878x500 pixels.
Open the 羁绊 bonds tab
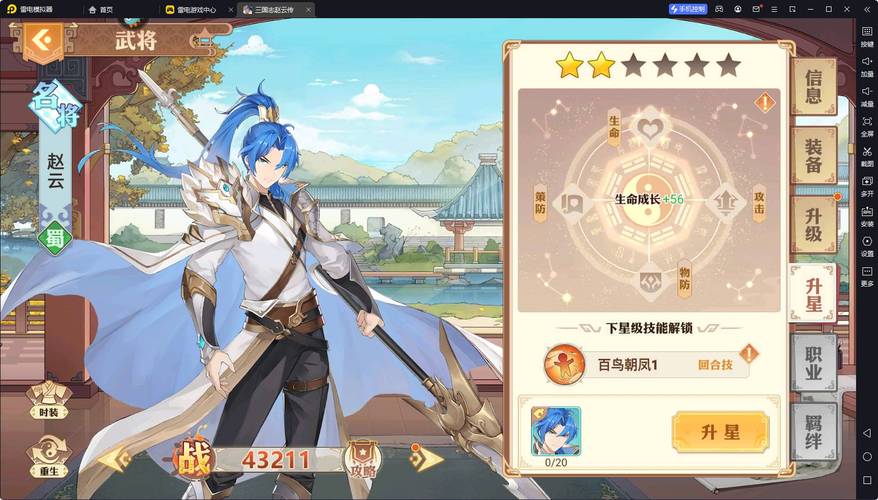click(x=813, y=430)
